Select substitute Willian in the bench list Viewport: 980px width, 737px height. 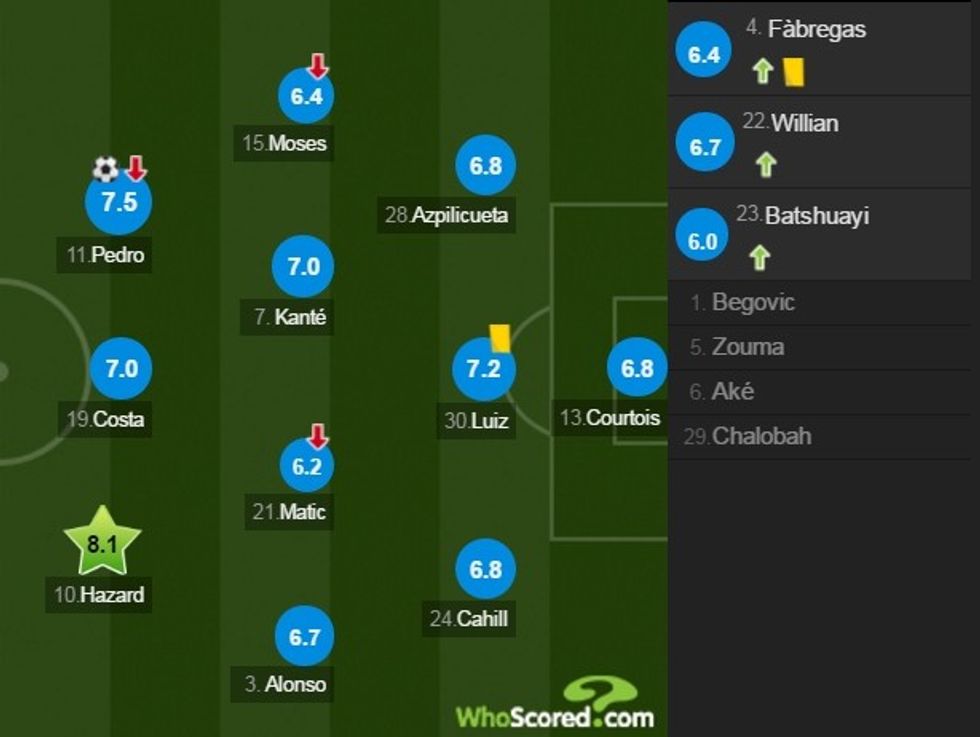coord(818,141)
